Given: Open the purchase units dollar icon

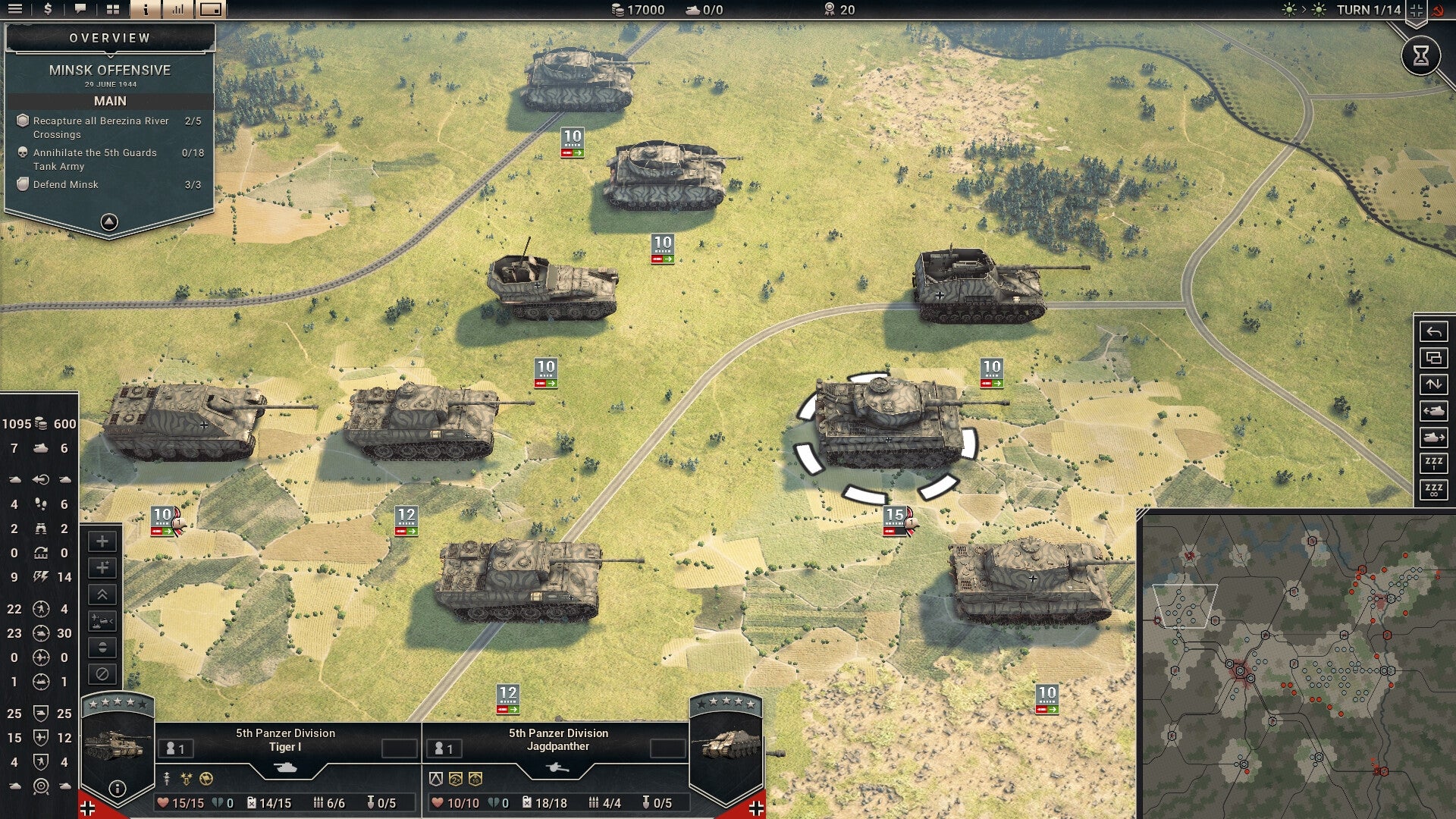Looking at the screenshot, I should click(x=47, y=10).
